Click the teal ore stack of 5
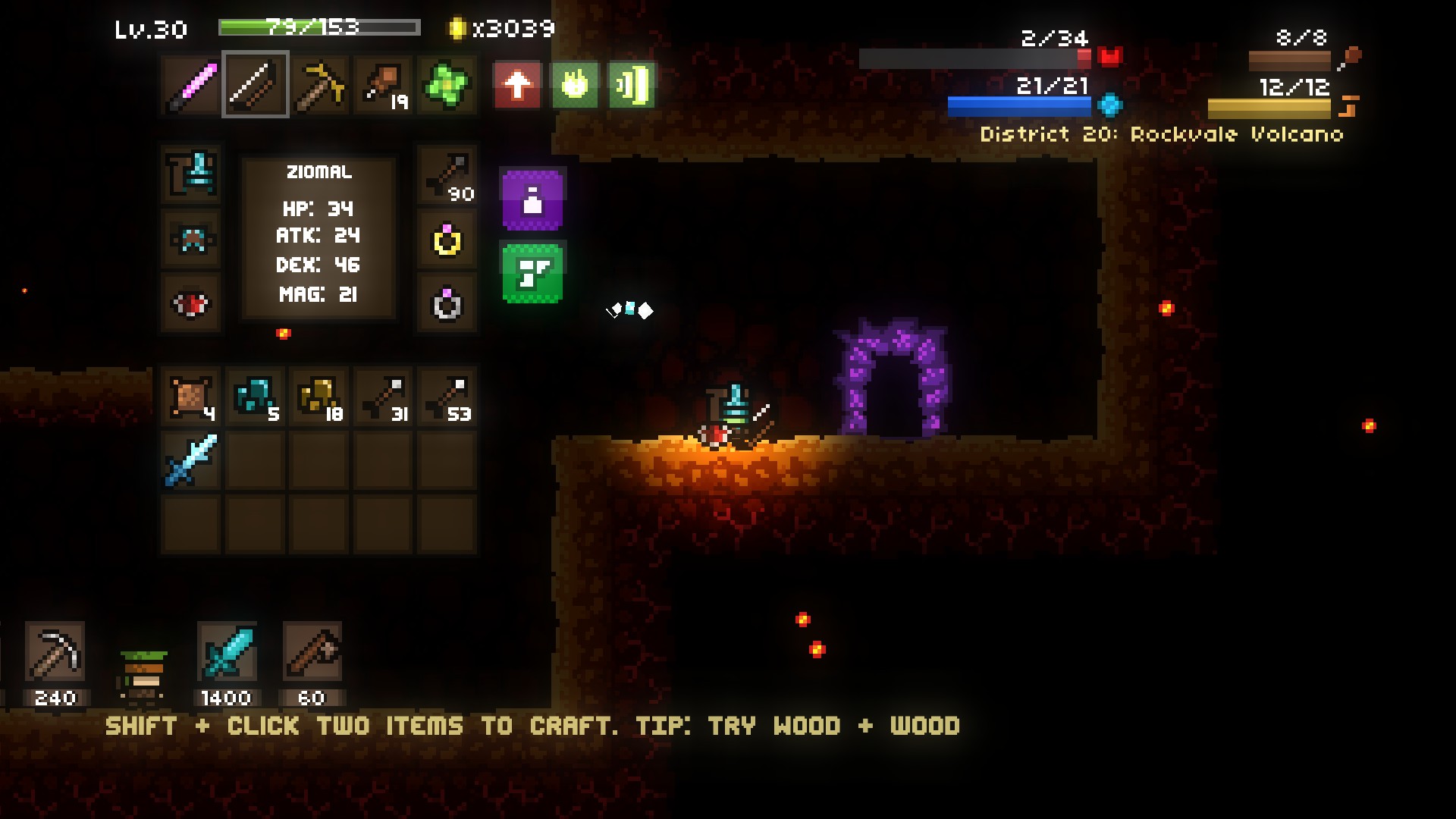The height and width of the screenshot is (819, 1456). pos(256,397)
